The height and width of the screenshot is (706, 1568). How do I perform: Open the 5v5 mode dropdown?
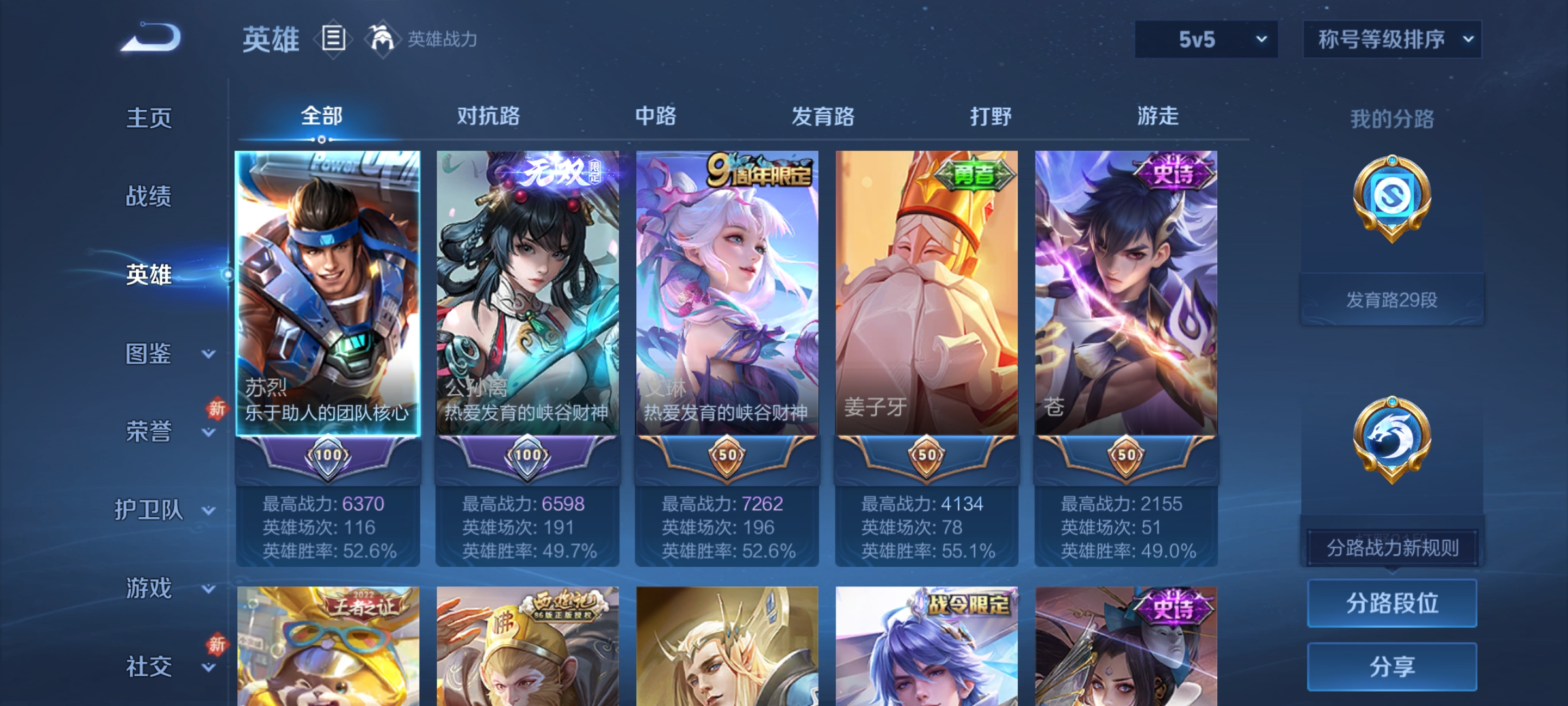pos(1205,39)
